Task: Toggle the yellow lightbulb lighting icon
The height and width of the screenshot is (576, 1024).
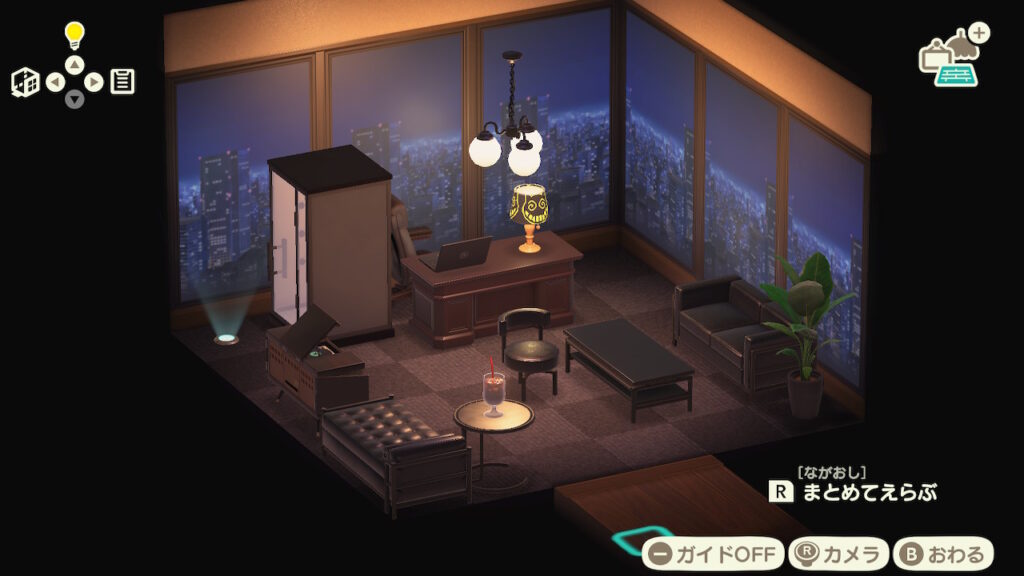Action: (75, 36)
